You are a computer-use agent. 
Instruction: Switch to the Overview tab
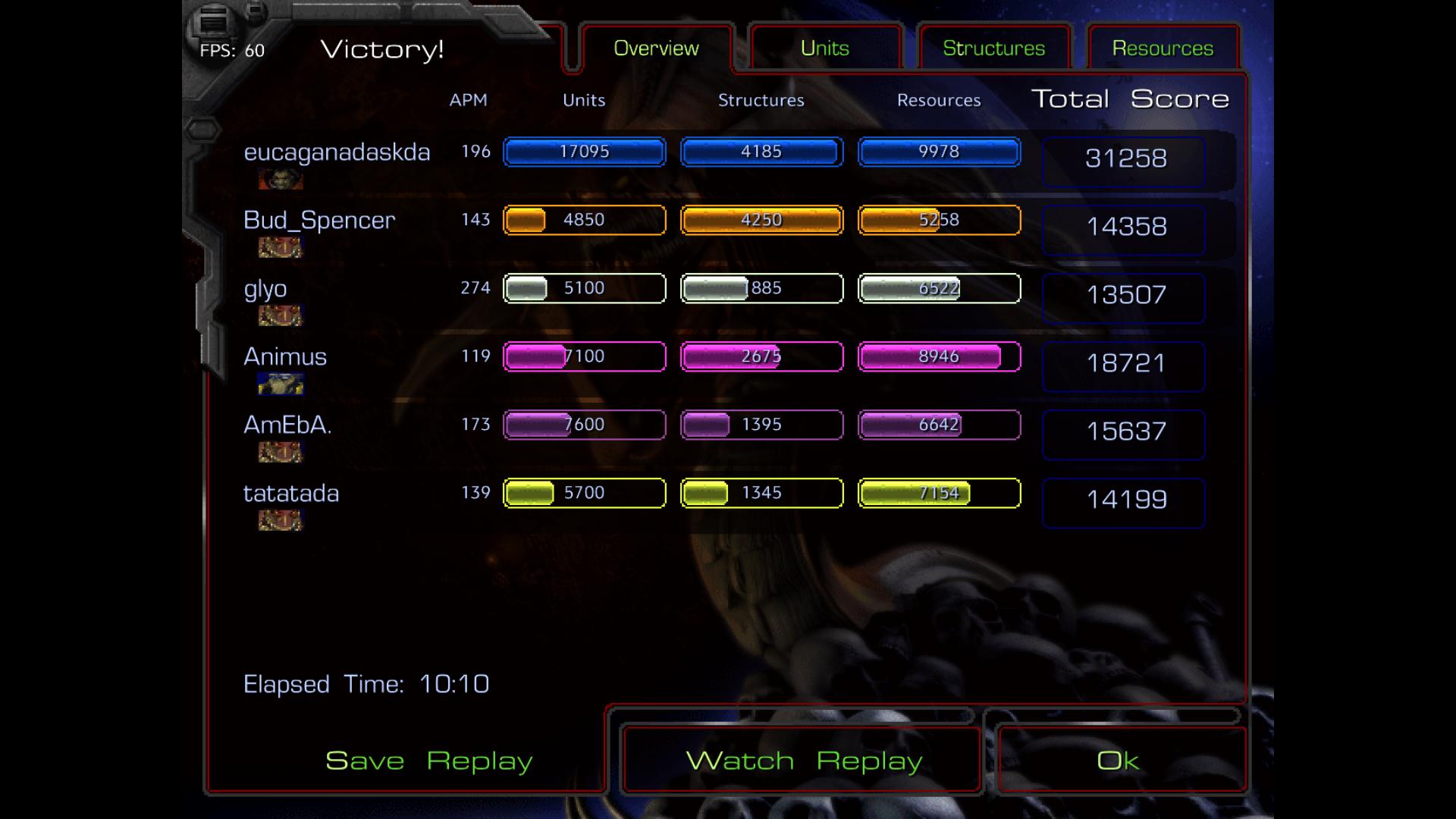(x=656, y=49)
